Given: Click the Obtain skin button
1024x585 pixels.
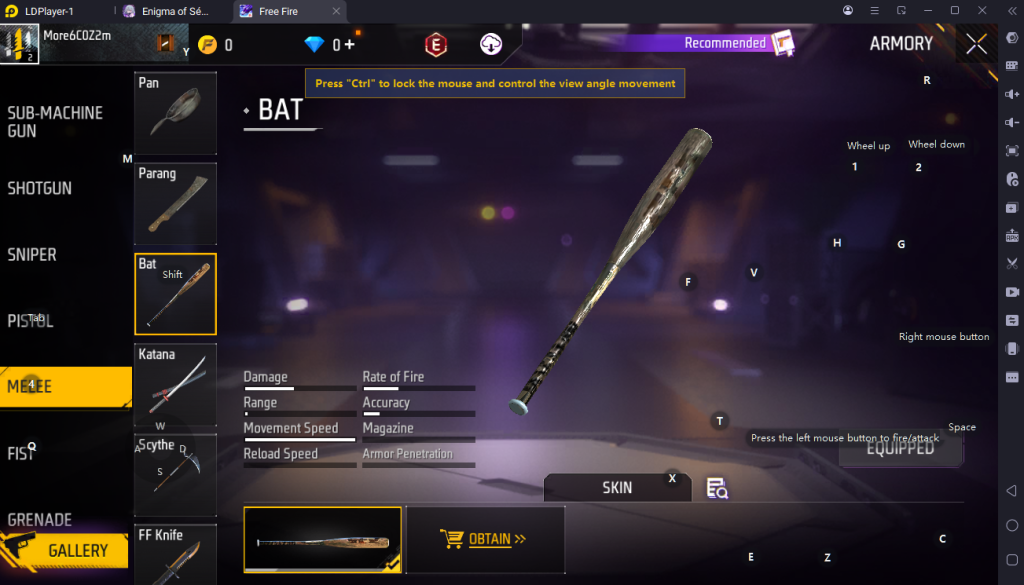Looking at the screenshot, I should pos(485,539).
